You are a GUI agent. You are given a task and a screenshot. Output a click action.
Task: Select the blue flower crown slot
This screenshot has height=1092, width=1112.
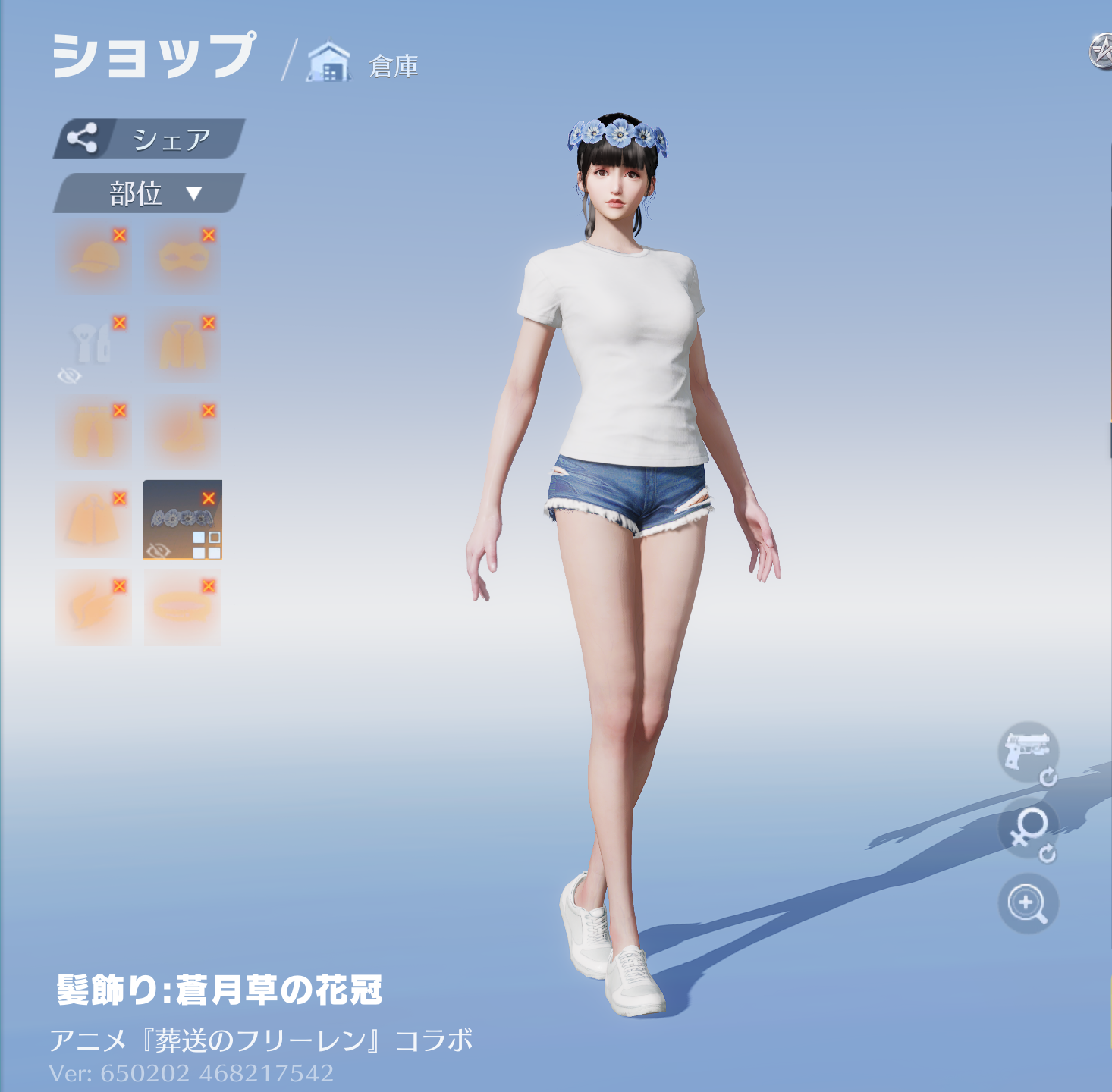coord(179,518)
